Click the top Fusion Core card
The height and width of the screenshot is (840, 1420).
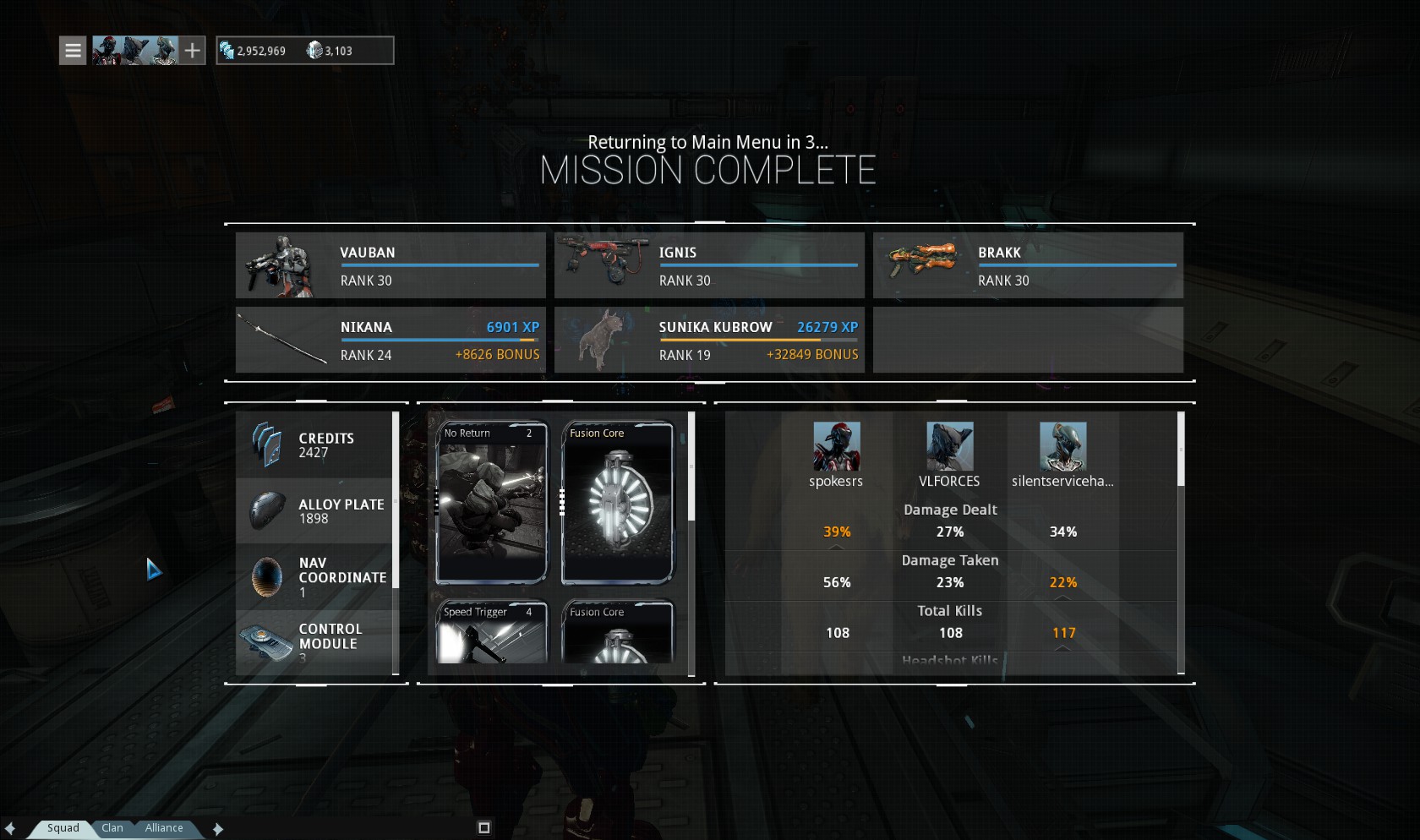(618, 503)
